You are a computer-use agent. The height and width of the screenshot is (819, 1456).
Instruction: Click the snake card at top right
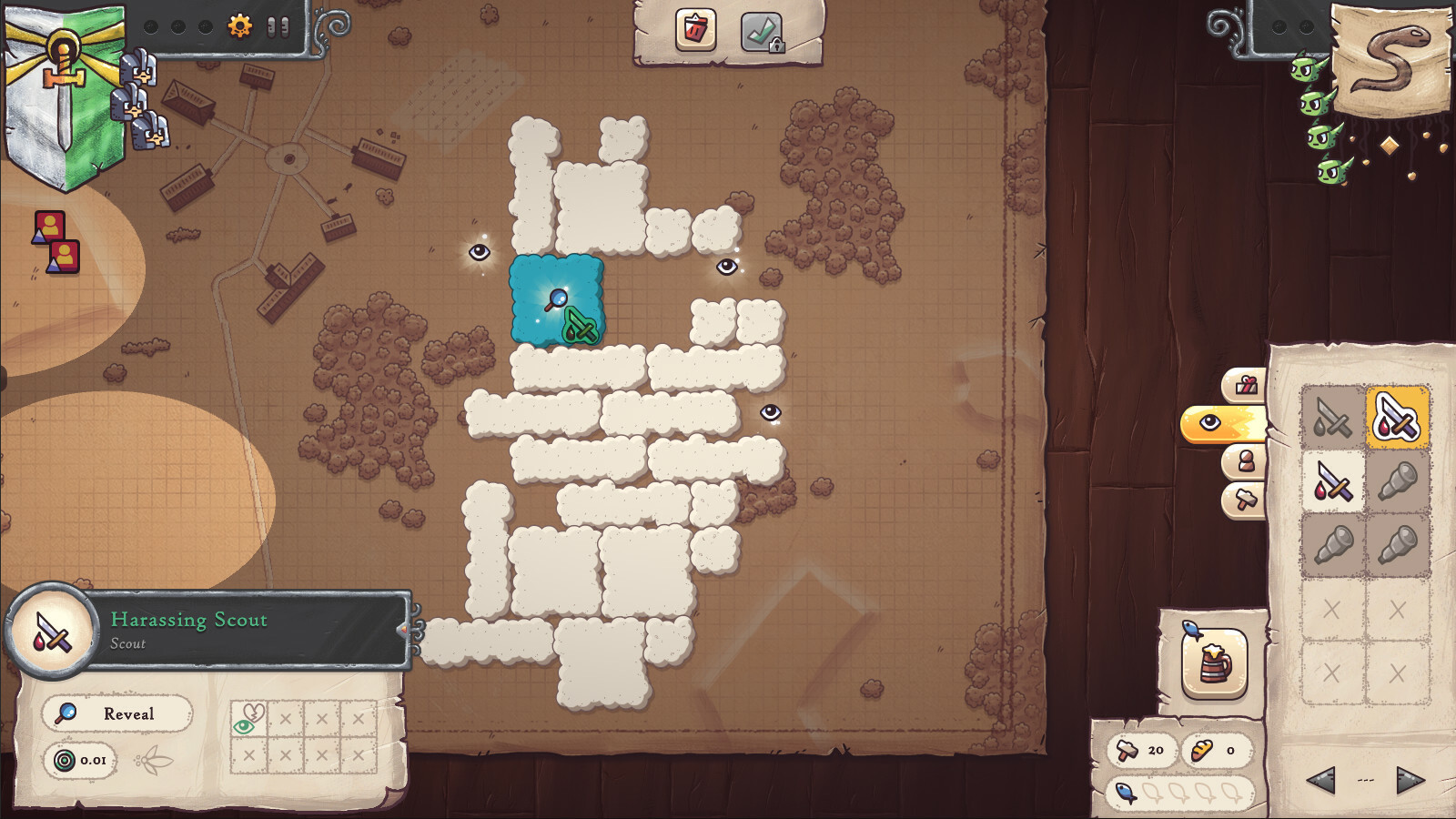click(x=1387, y=56)
